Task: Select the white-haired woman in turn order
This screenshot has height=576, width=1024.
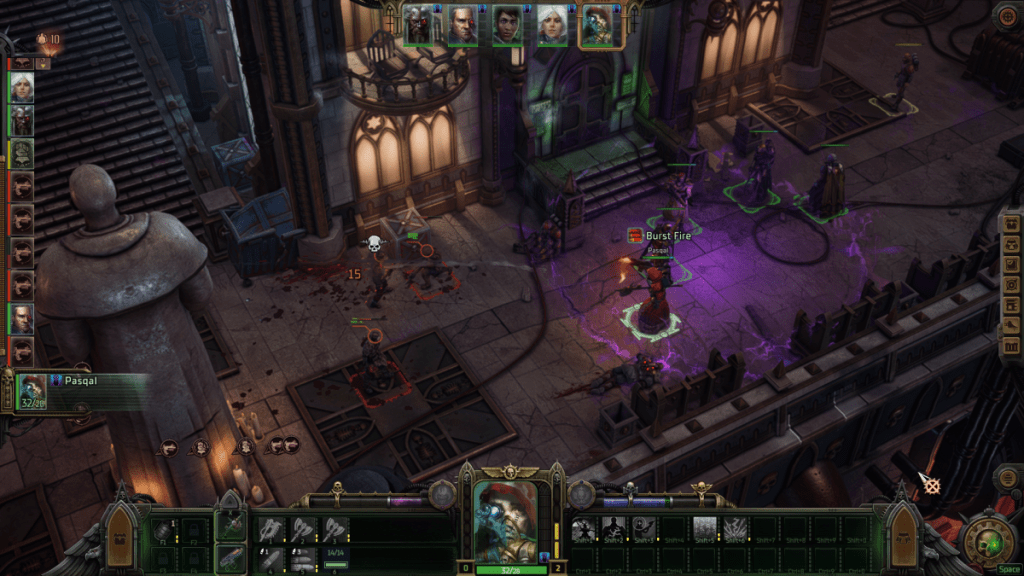Action: [21, 88]
